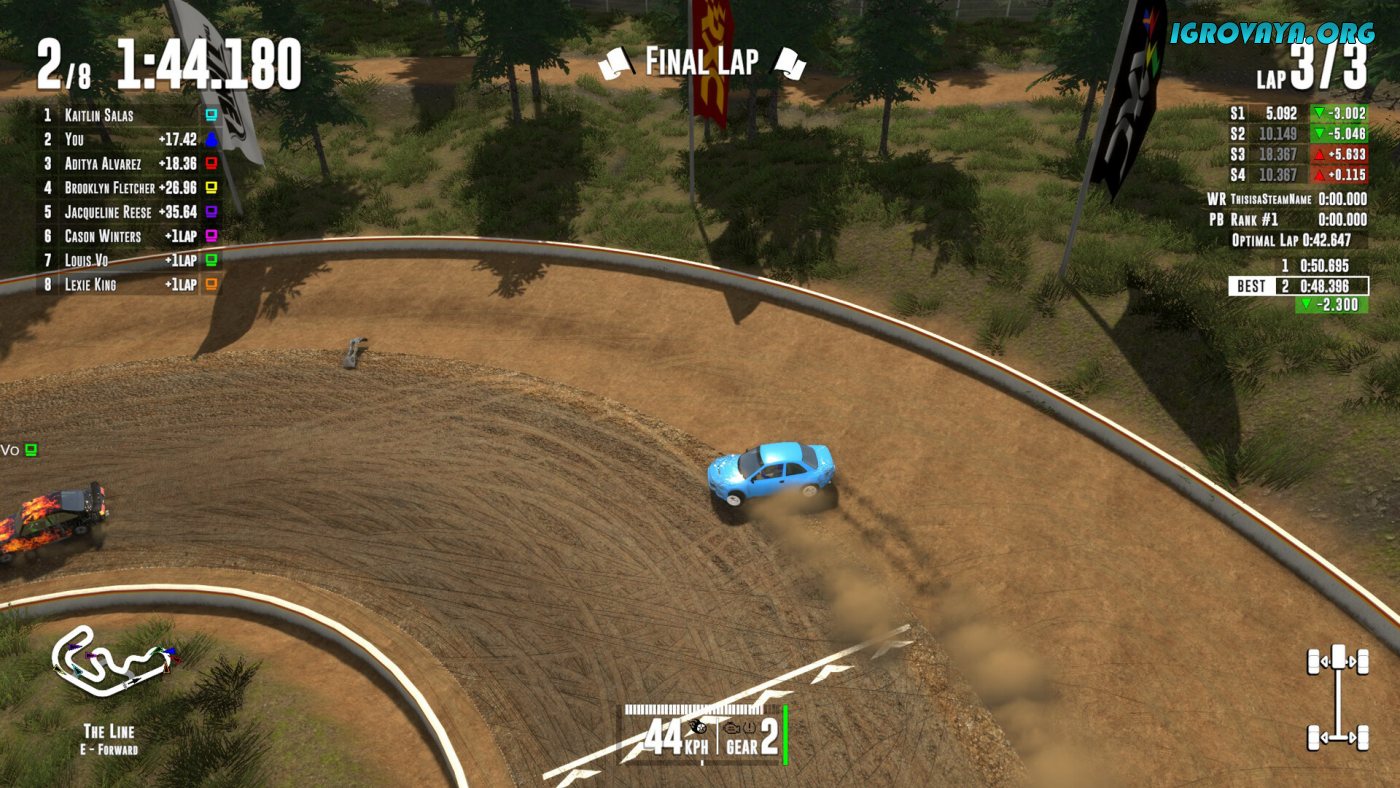Select the BEST lap 2 time row

point(1298,286)
